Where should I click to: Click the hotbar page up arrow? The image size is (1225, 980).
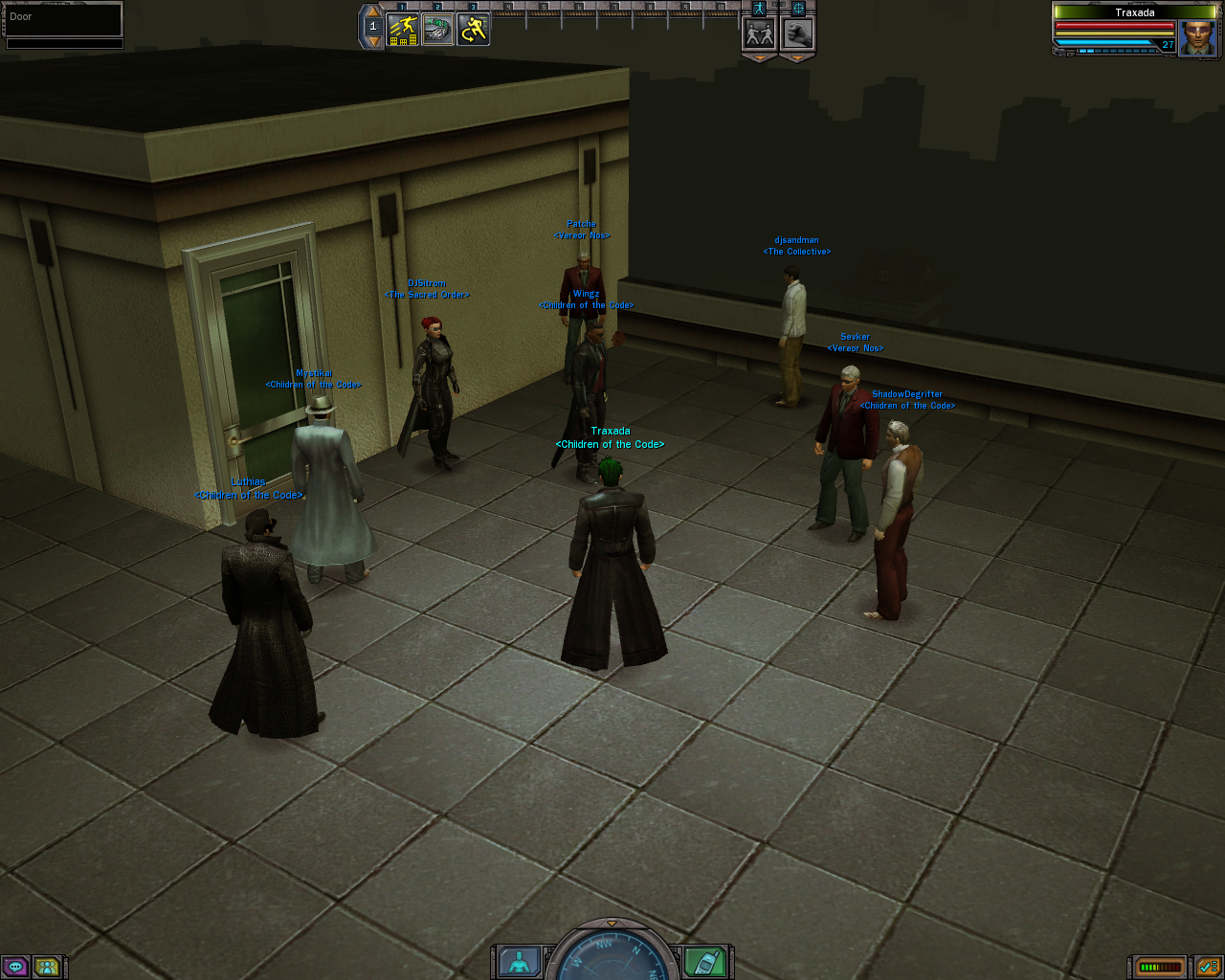373,12
